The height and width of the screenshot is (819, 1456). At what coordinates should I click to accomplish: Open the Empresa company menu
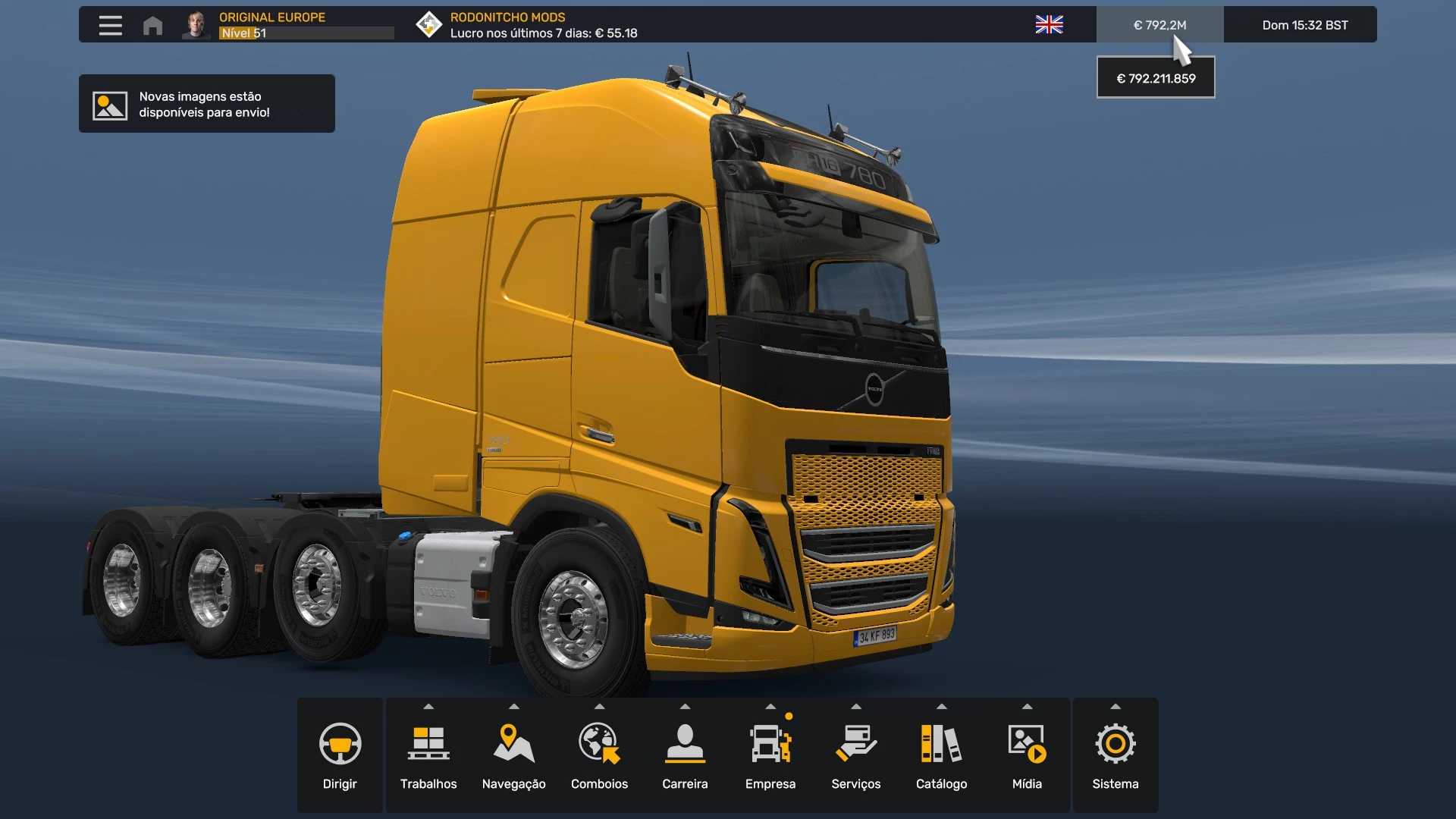770,755
